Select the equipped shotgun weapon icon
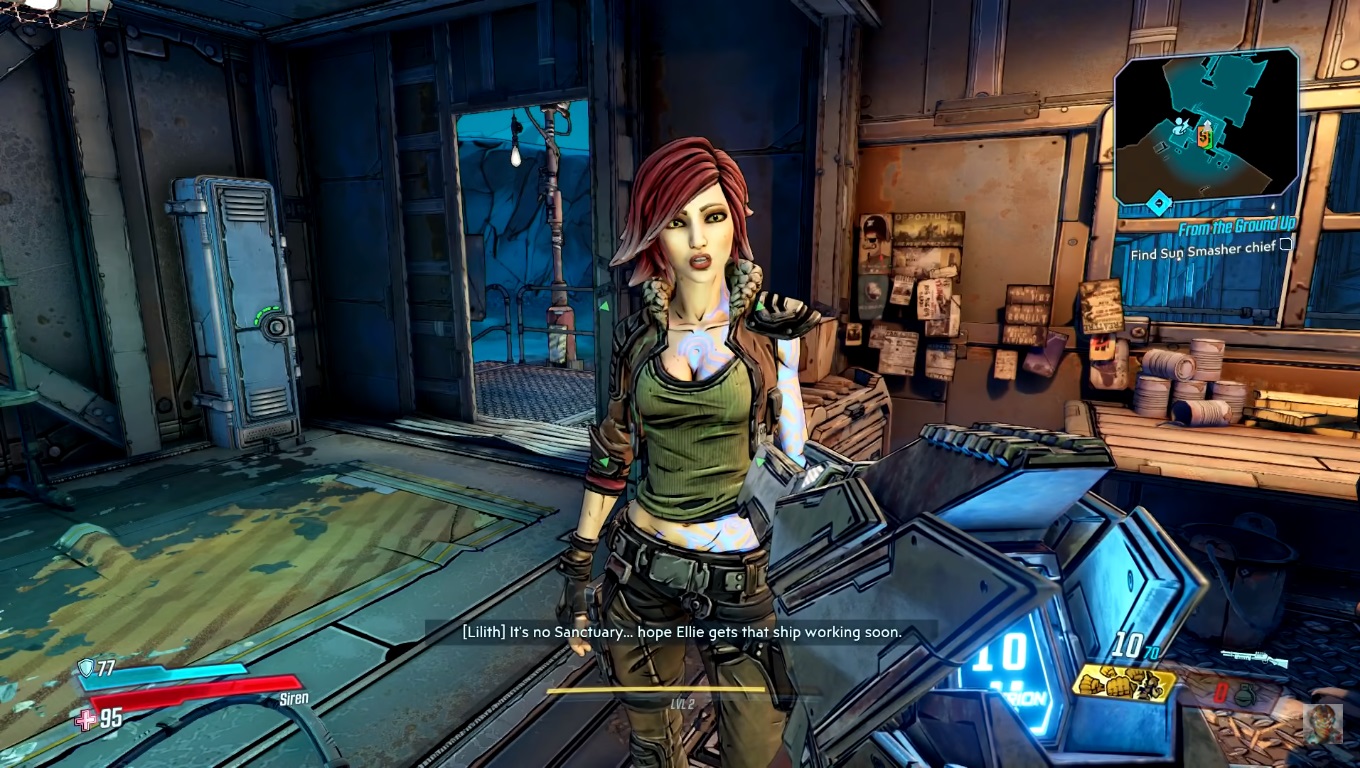The width and height of the screenshot is (1360, 768). pyautogui.click(x=1254, y=660)
